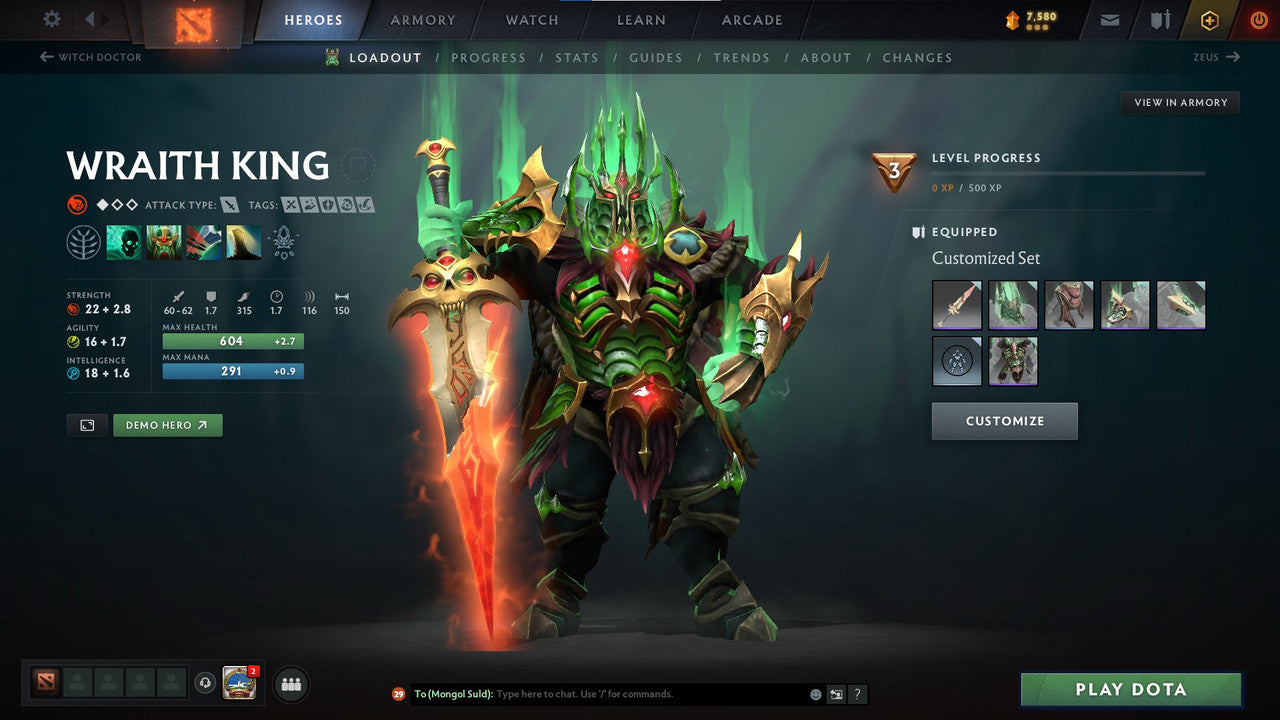
Task: Click the CUSTOMIZE button
Action: point(1004,420)
